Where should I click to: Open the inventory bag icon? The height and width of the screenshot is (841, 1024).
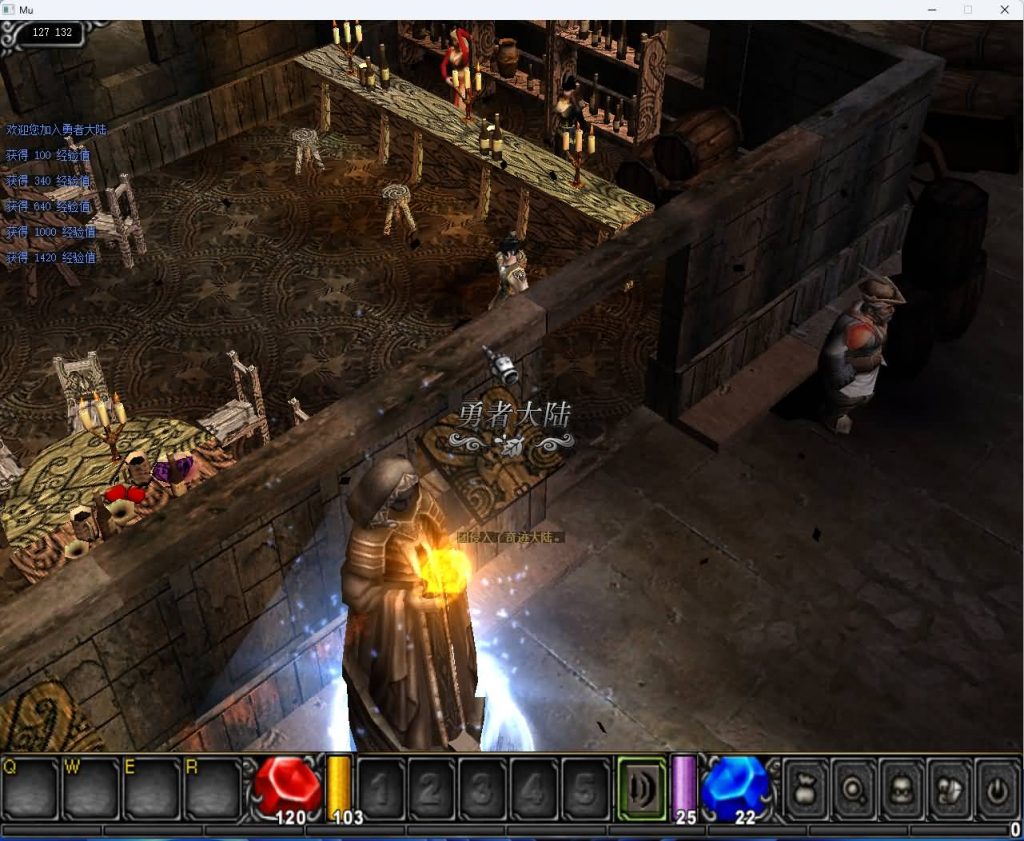pyautogui.click(x=806, y=789)
